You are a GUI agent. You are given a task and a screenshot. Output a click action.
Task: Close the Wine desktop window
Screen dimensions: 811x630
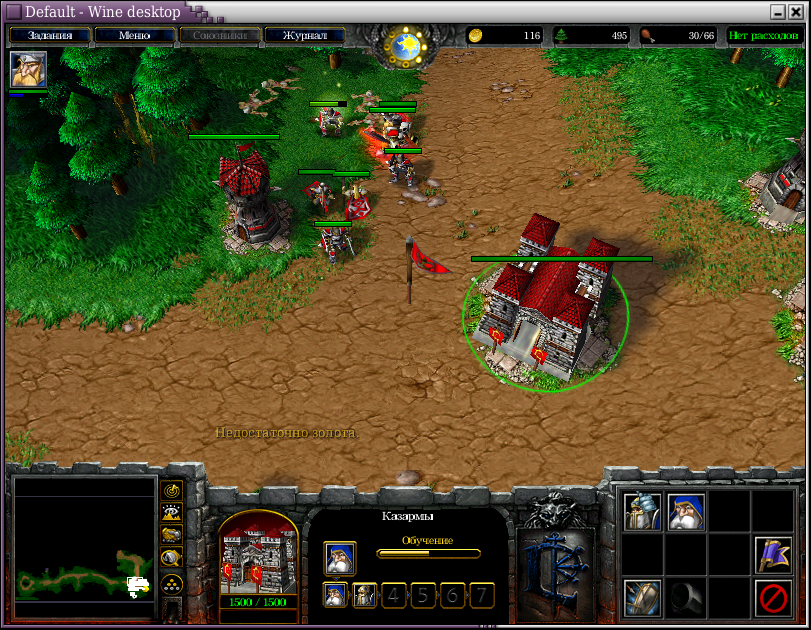click(798, 12)
